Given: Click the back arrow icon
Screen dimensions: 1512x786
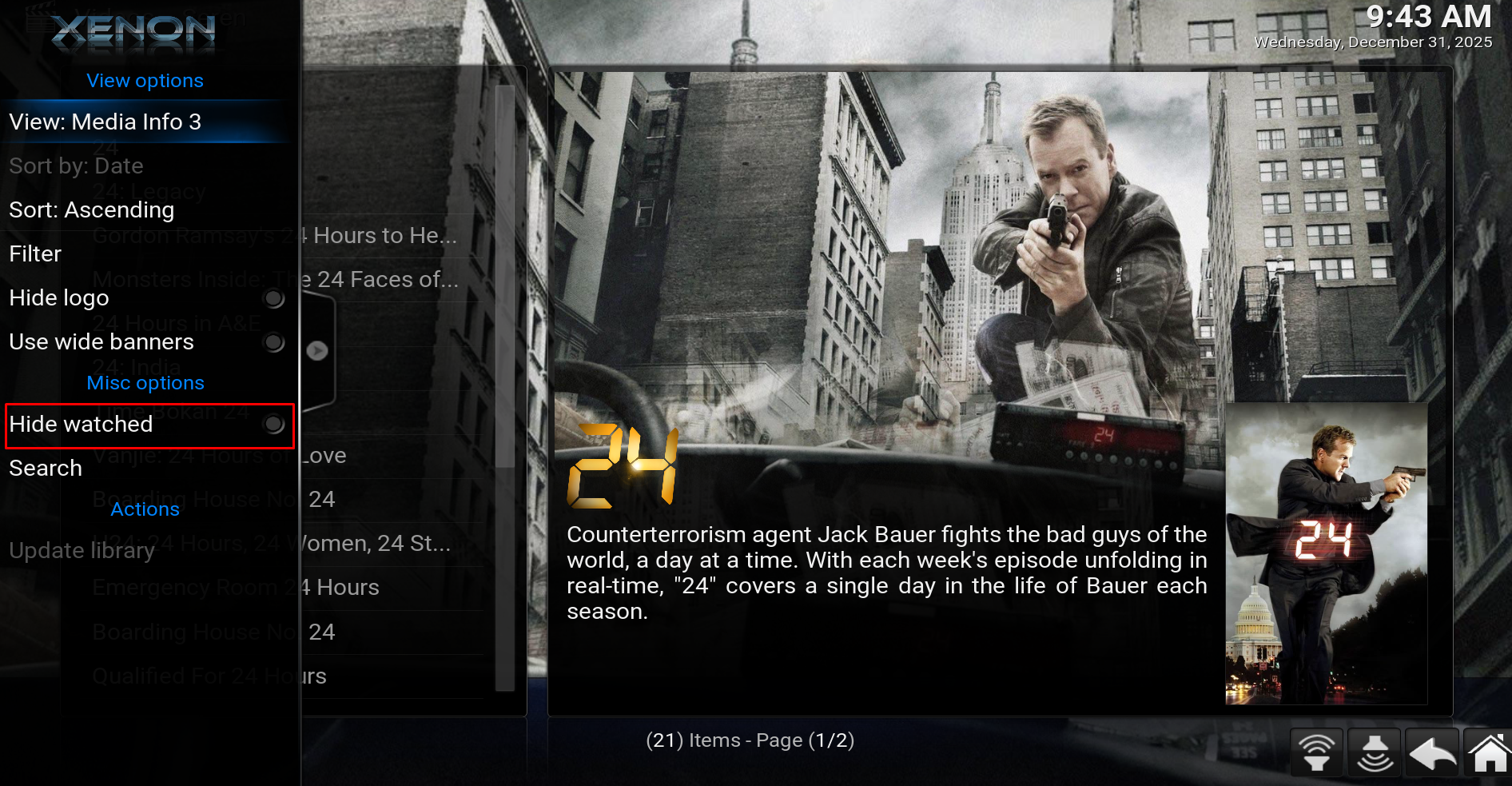Looking at the screenshot, I should pos(1432,753).
